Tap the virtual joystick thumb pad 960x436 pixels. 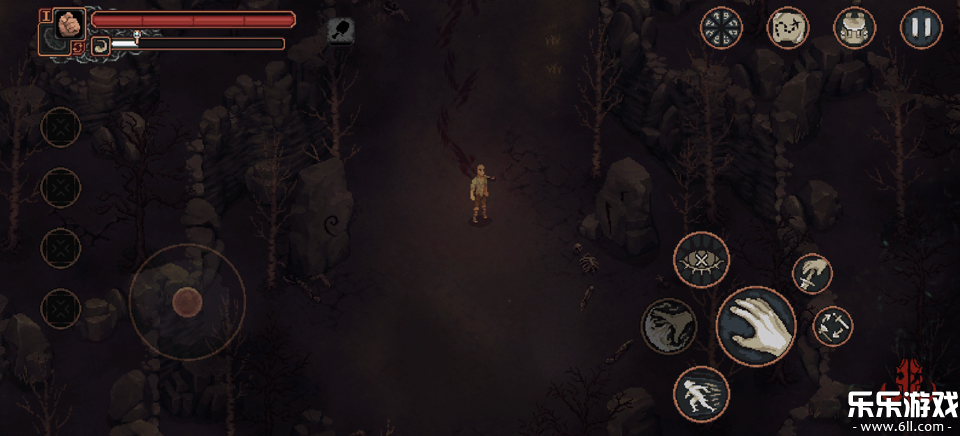tap(187, 301)
